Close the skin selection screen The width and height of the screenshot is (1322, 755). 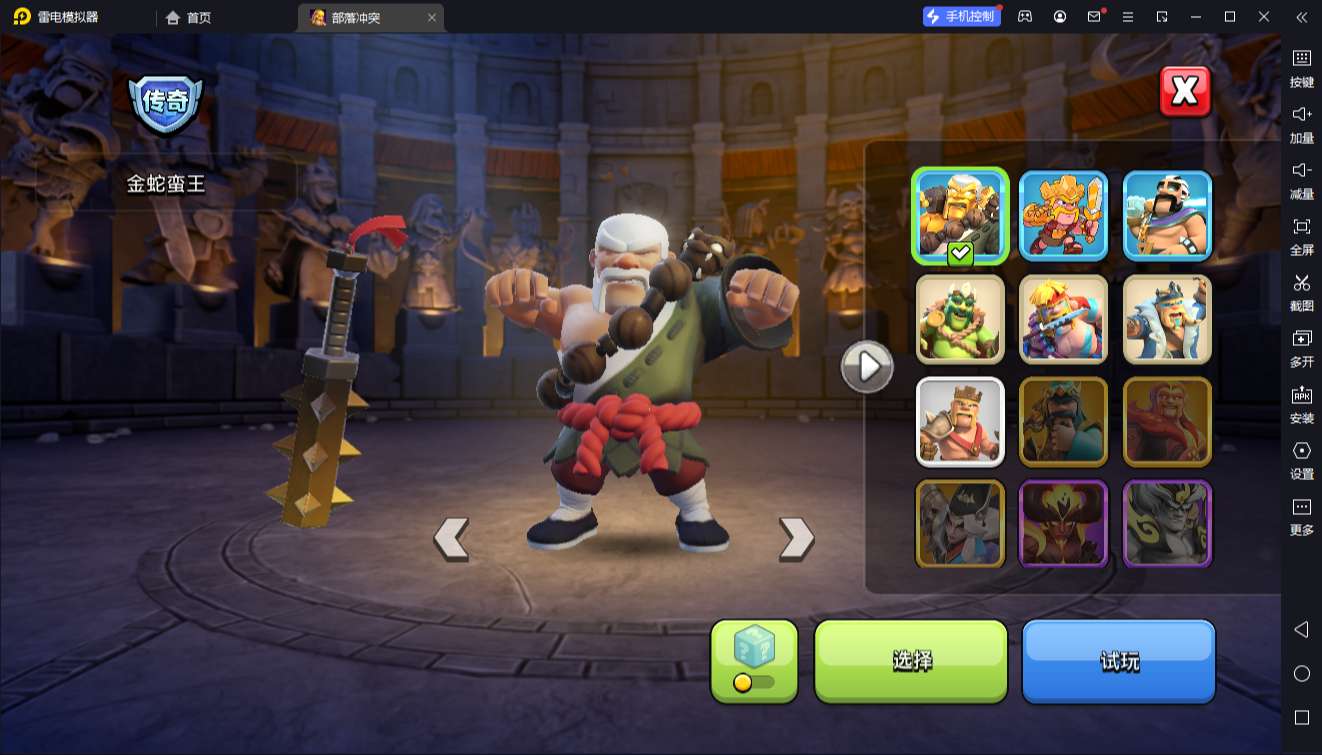[1185, 92]
